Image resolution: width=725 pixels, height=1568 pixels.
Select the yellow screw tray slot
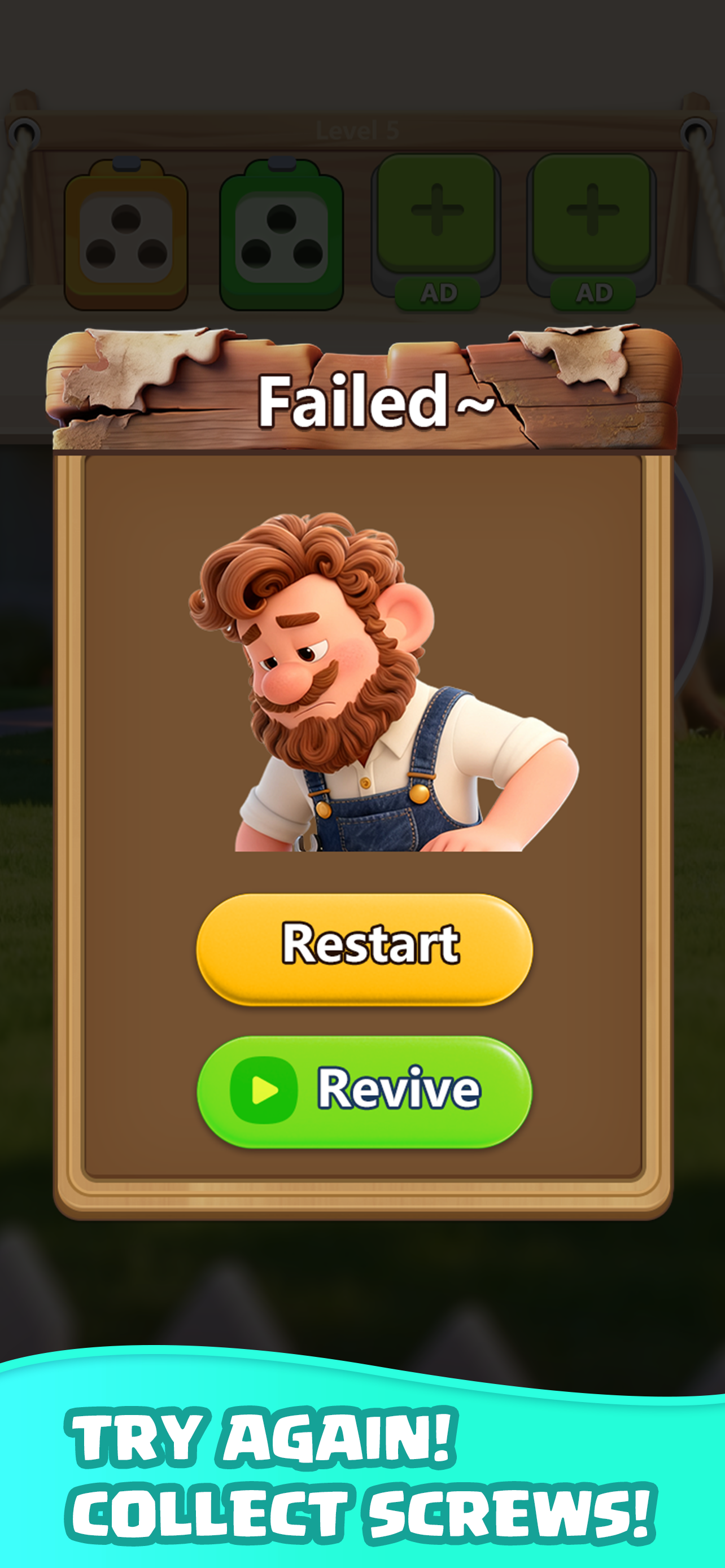125,234
